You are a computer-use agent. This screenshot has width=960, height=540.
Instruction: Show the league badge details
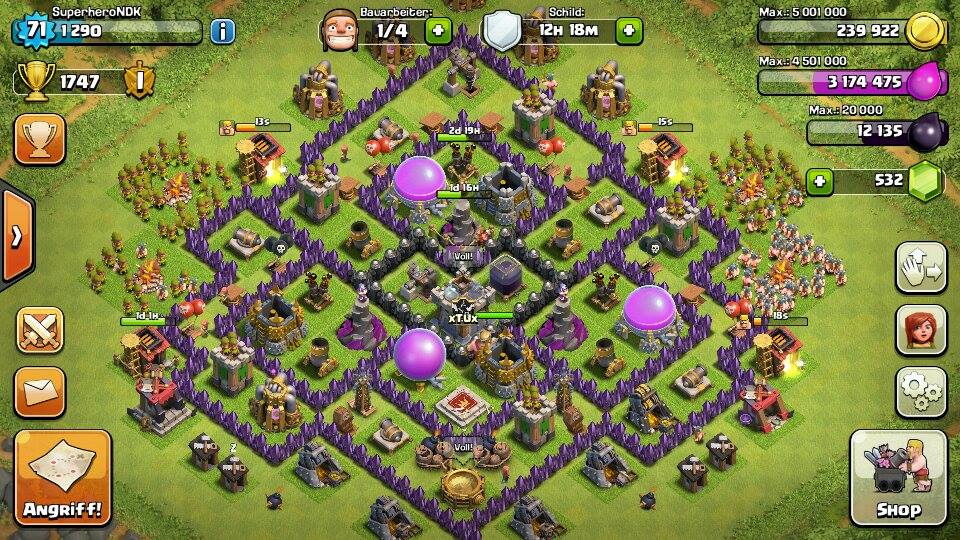139,80
